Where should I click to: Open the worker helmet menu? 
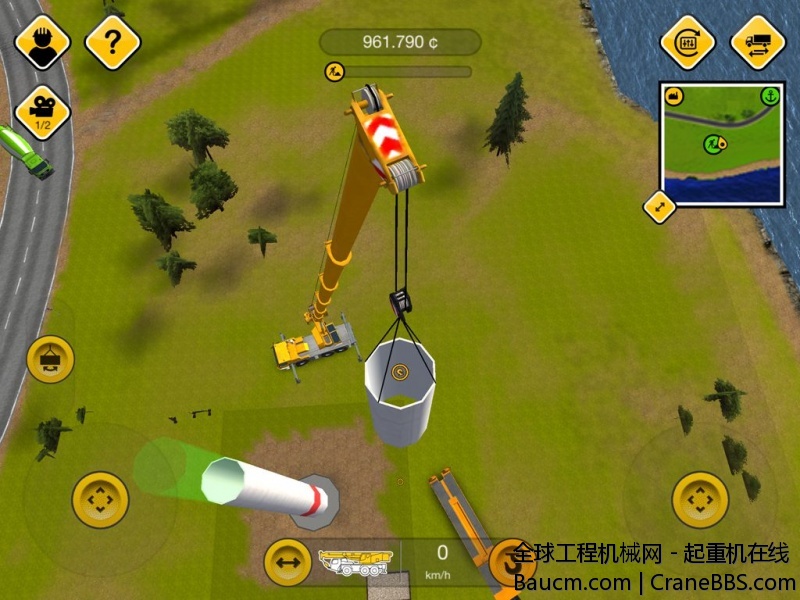pyautogui.click(x=43, y=42)
